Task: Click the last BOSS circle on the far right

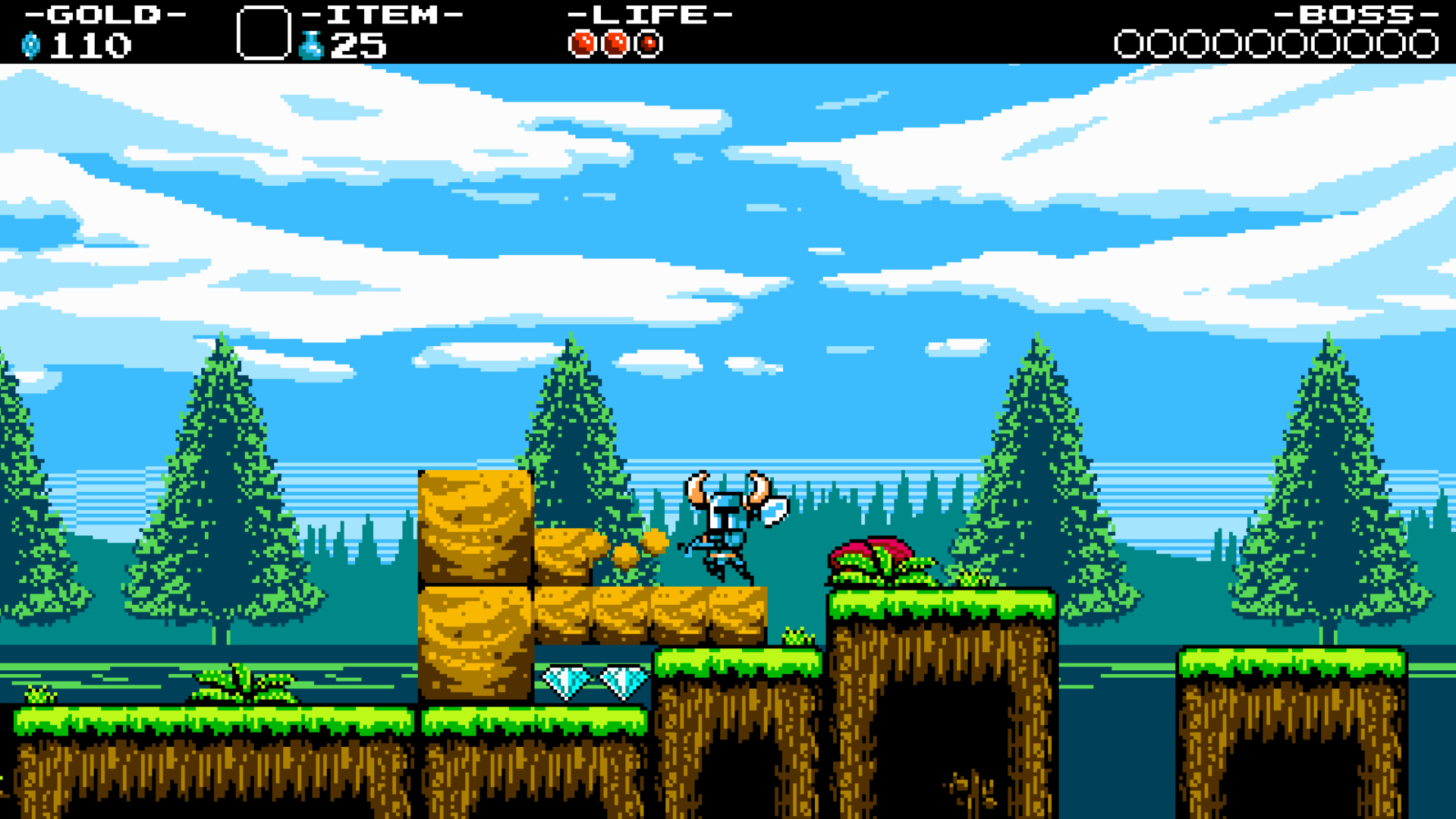Action: (1424, 44)
